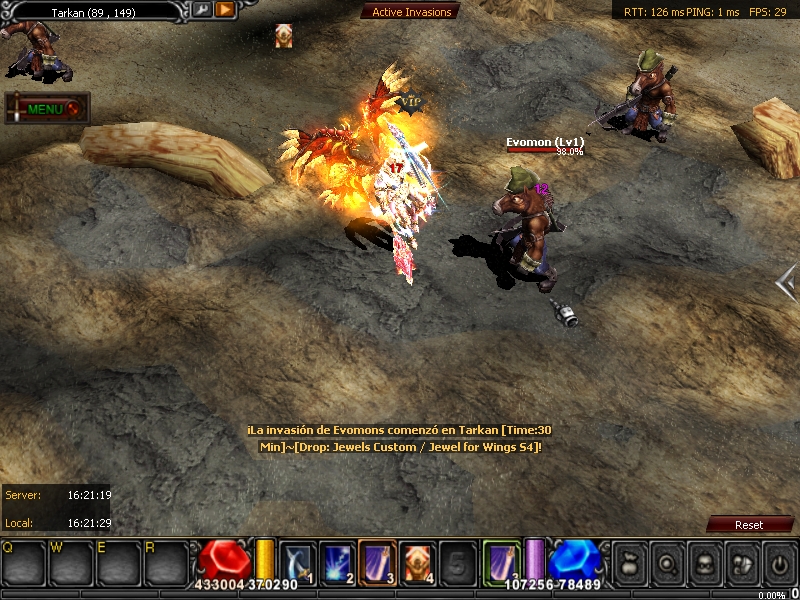This screenshot has width=800, height=600.
Task: Click the buff icon at top
Action: click(x=284, y=36)
